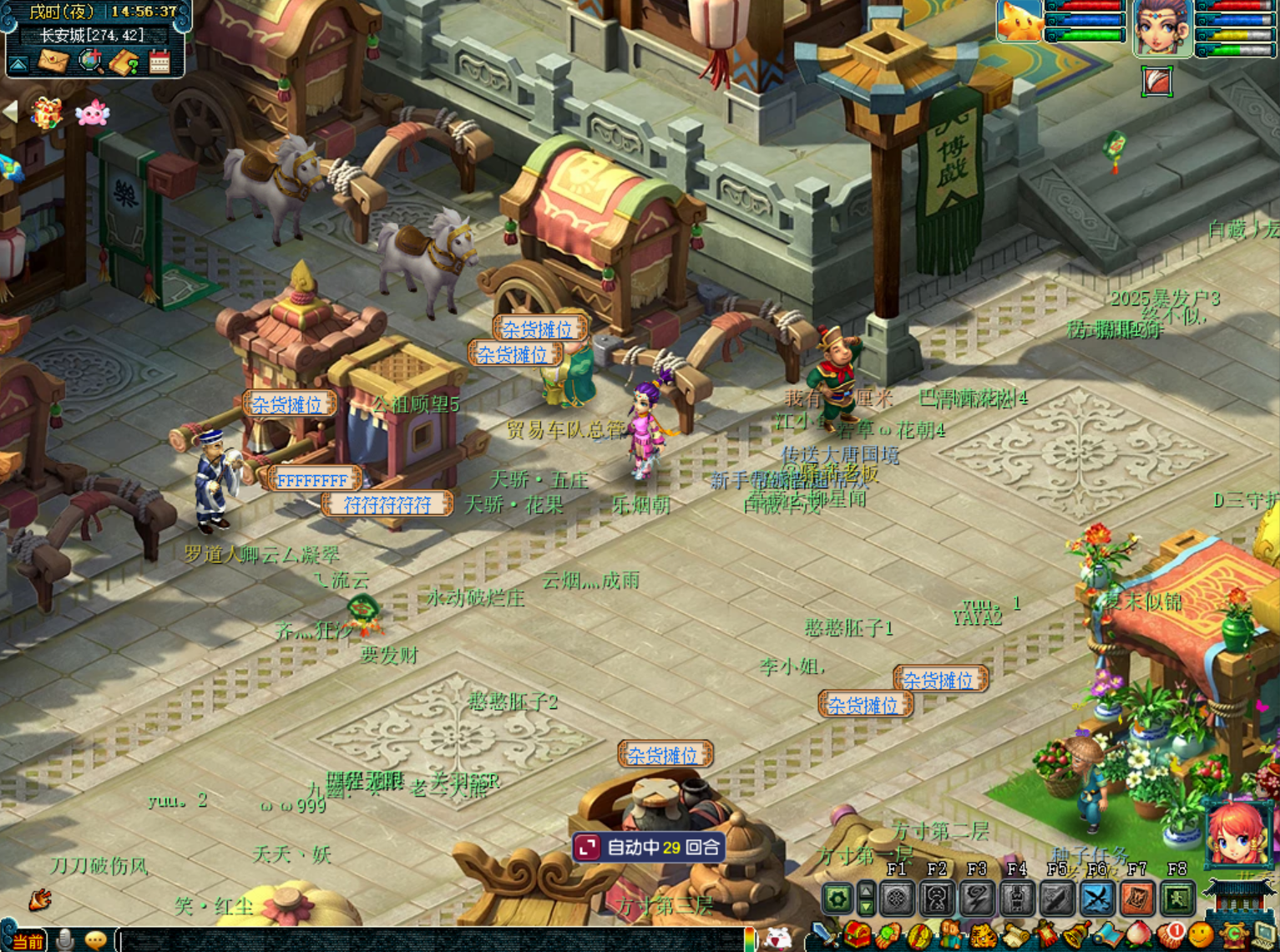Click the blue sword attack icon
The width and height of the screenshot is (1280, 952).
(x=822, y=935)
